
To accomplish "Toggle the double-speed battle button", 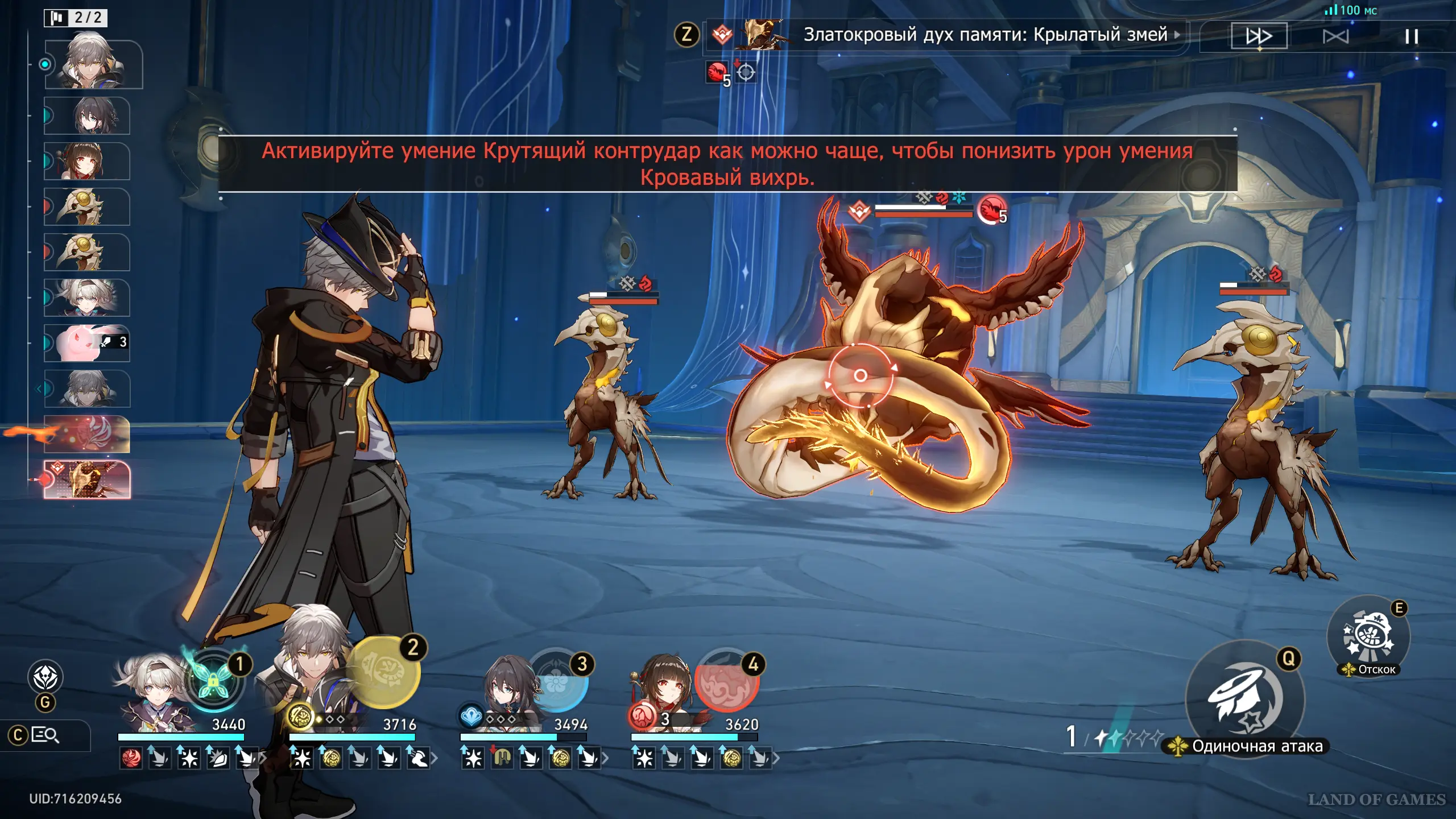I will [x=1259, y=36].
